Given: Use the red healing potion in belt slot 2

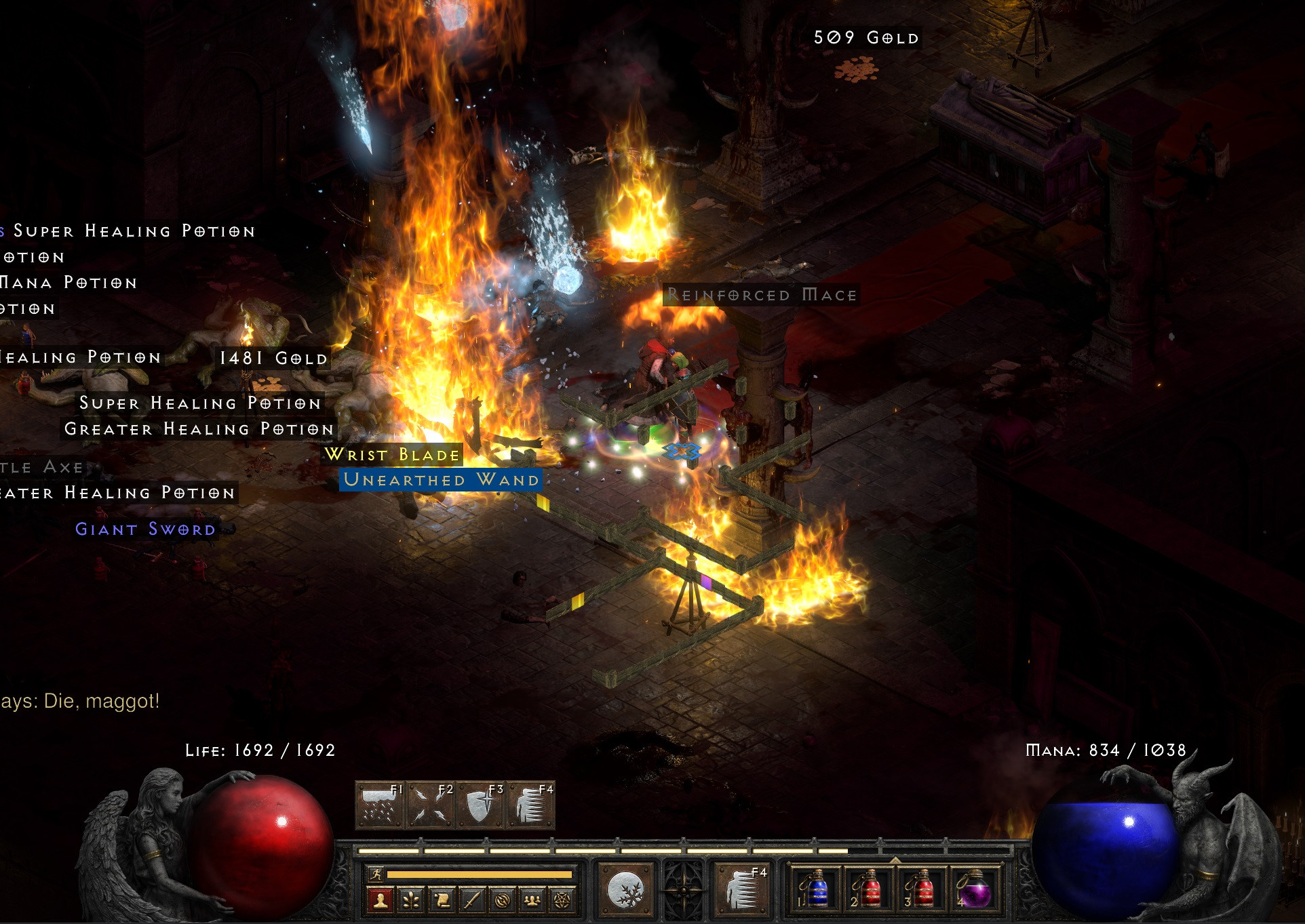Looking at the screenshot, I should coord(868,889).
